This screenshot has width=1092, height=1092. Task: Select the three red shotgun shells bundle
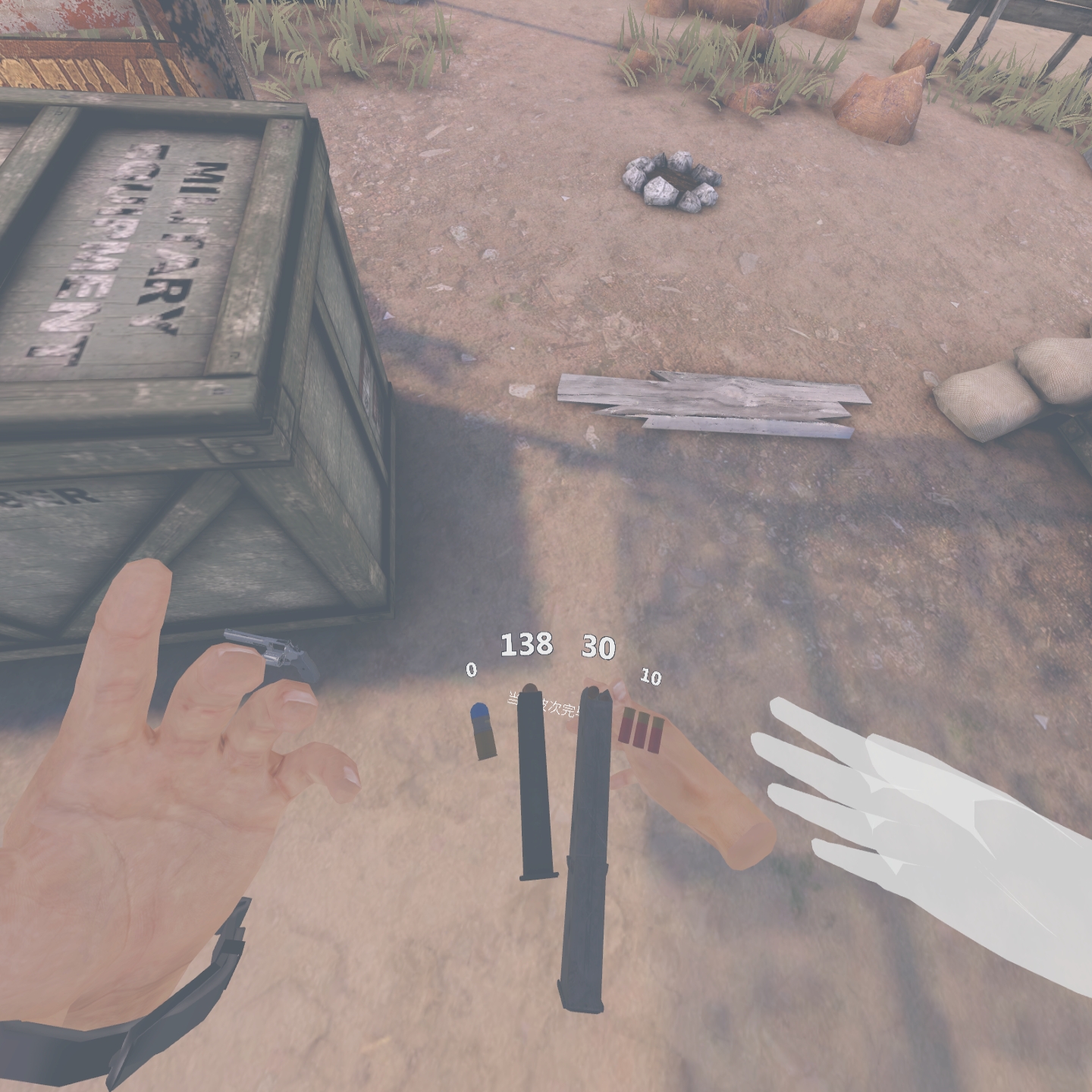[x=641, y=732]
